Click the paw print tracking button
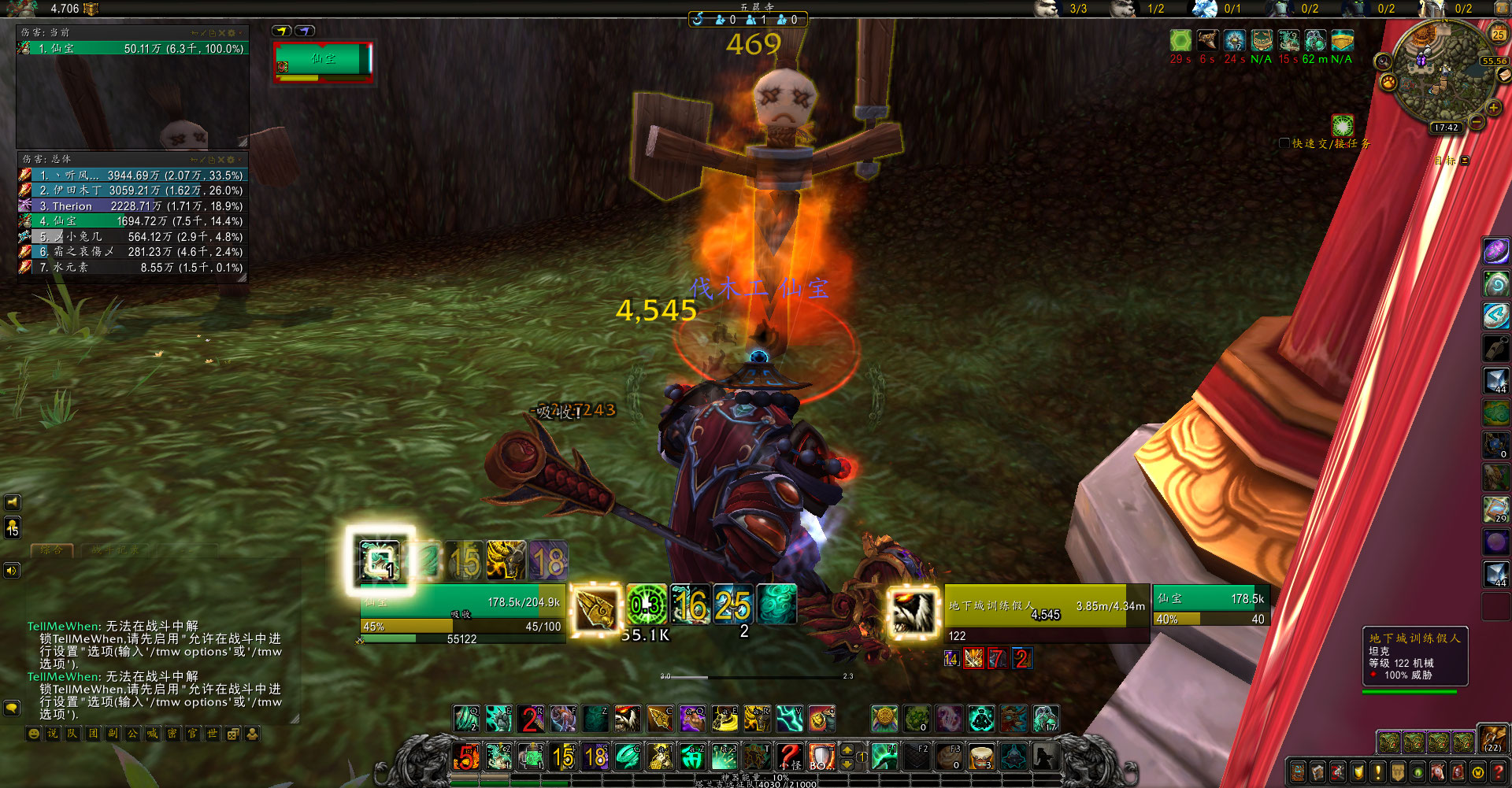Screen dimensions: 1512x788 [1388, 82]
